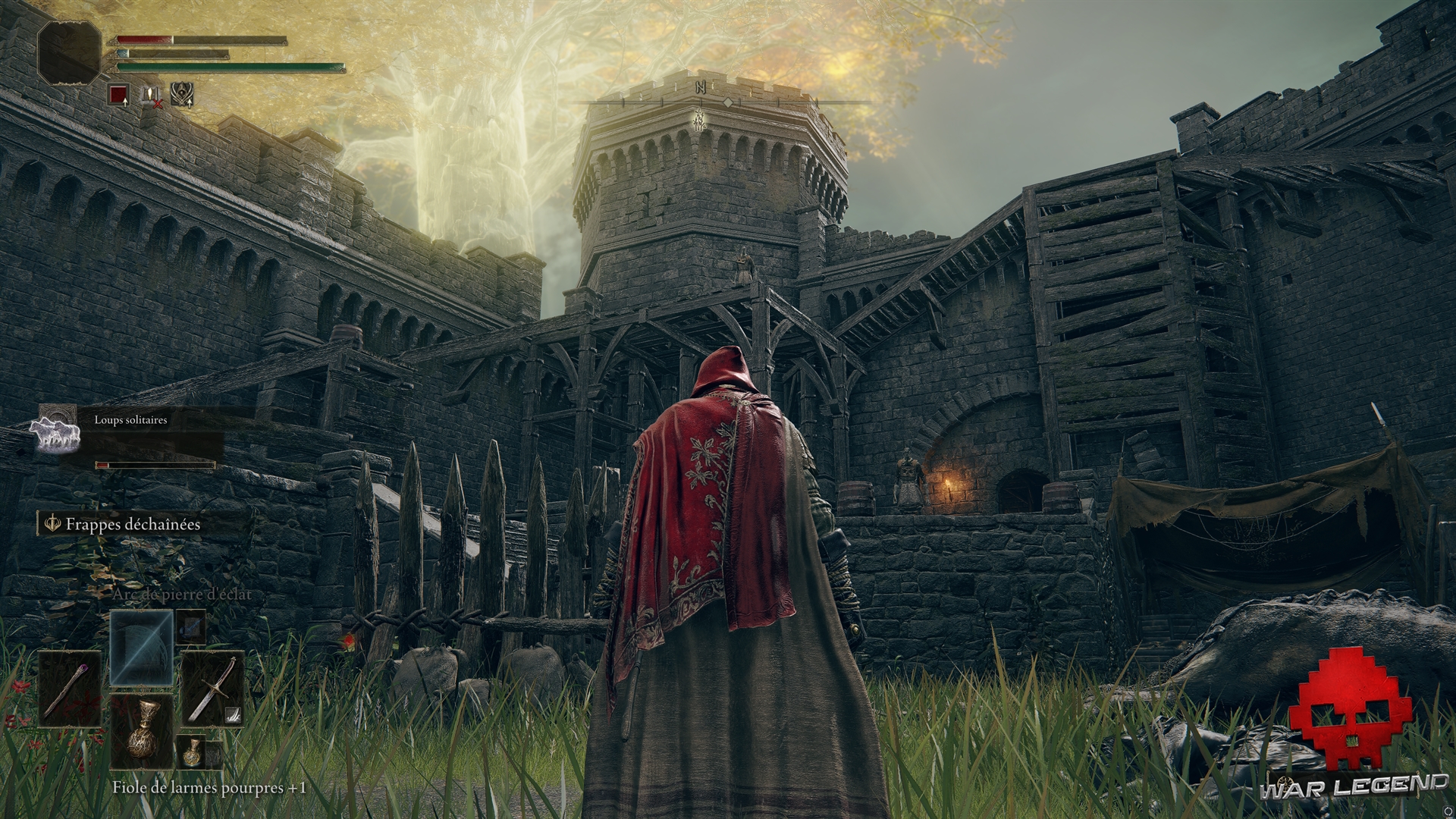Use the Fiole de larmes pourpres flask
Viewport: 1456px width, 819px height.
[x=142, y=733]
